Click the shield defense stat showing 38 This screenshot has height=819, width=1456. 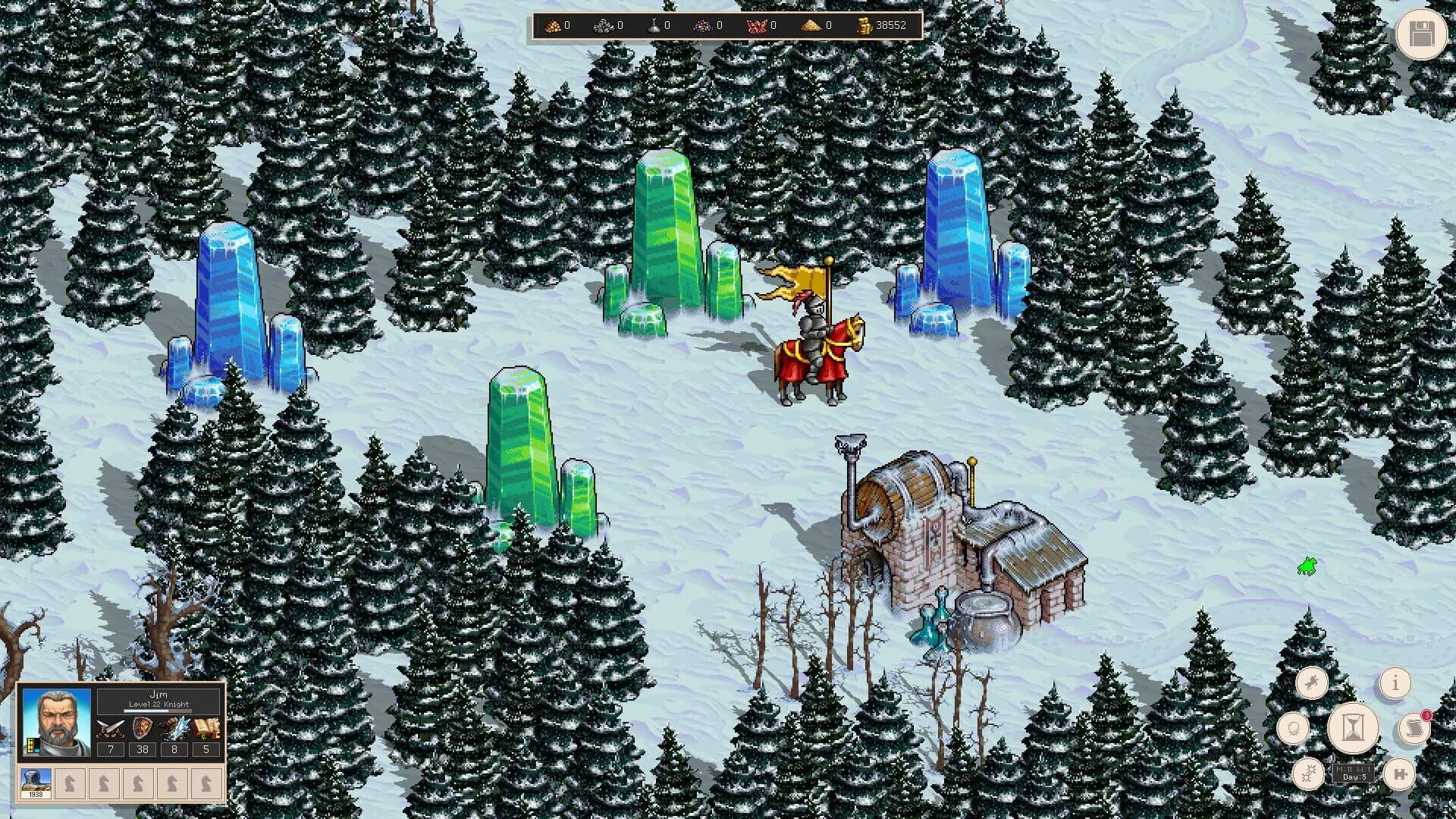click(143, 750)
